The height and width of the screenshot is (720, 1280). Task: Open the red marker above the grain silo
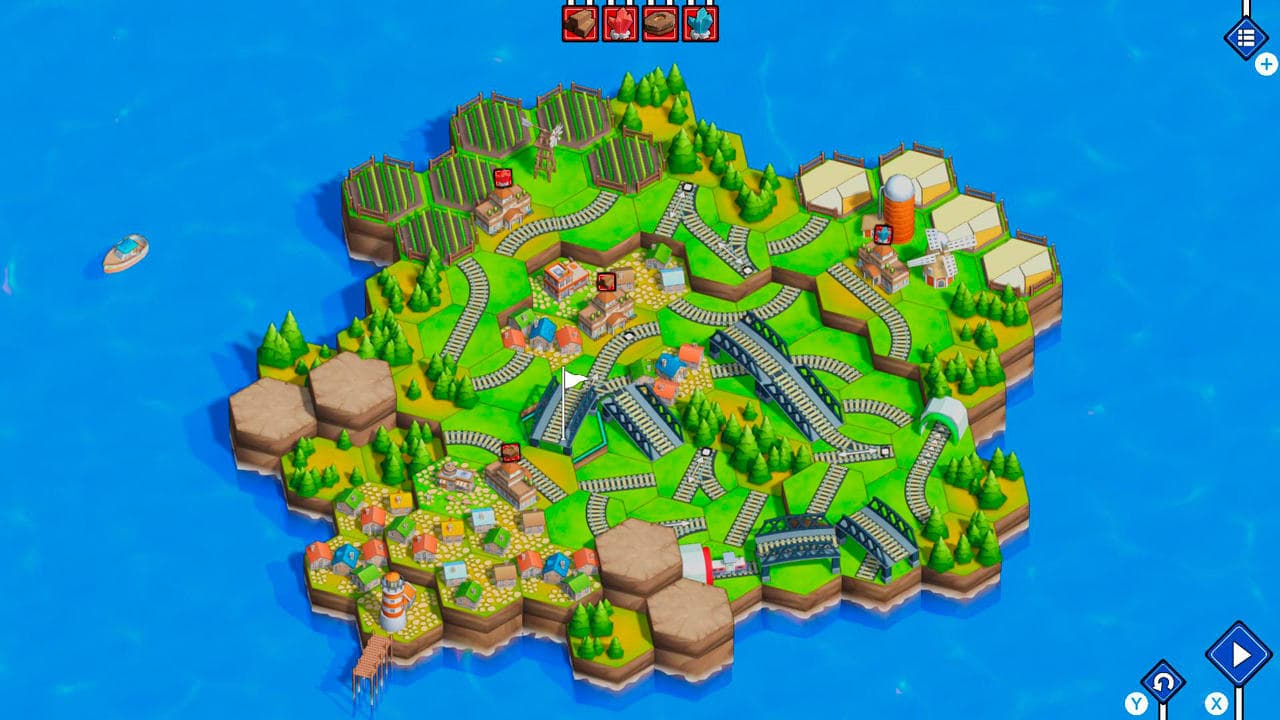(x=883, y=235)
